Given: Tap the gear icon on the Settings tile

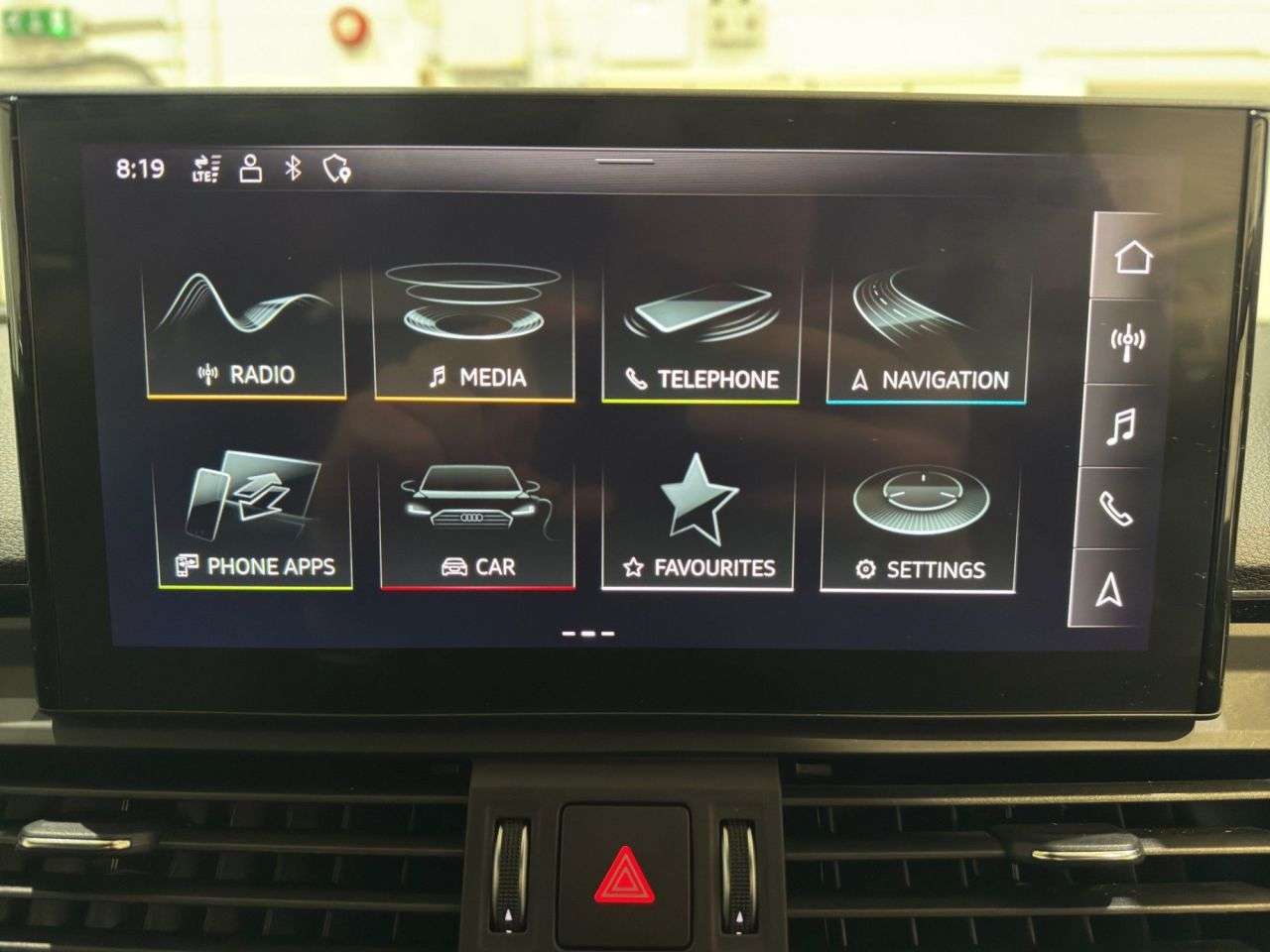Looking at the screenshot, I should point(866,570).
